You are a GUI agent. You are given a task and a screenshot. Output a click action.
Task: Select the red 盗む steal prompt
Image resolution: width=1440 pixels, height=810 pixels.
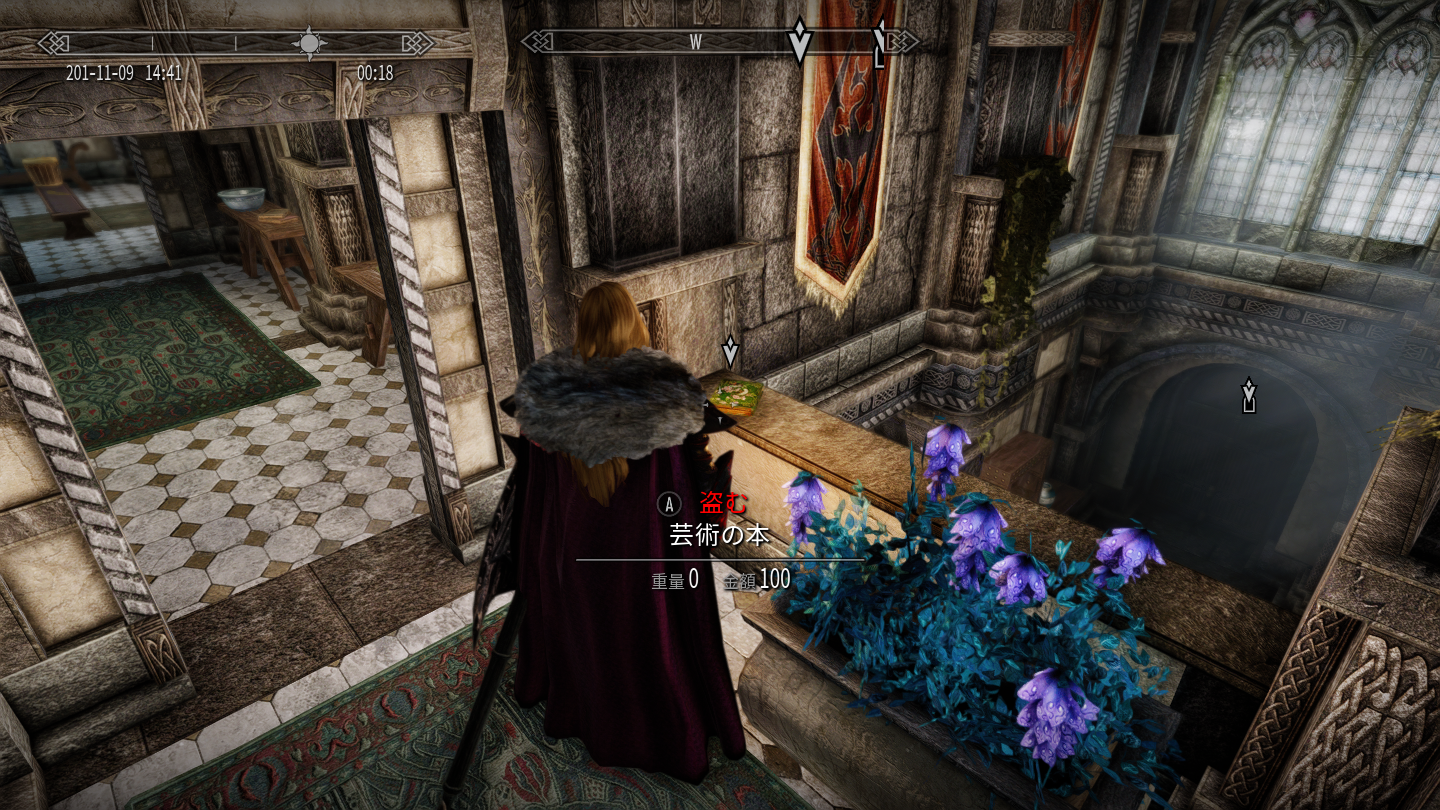(x=722, y=504)
